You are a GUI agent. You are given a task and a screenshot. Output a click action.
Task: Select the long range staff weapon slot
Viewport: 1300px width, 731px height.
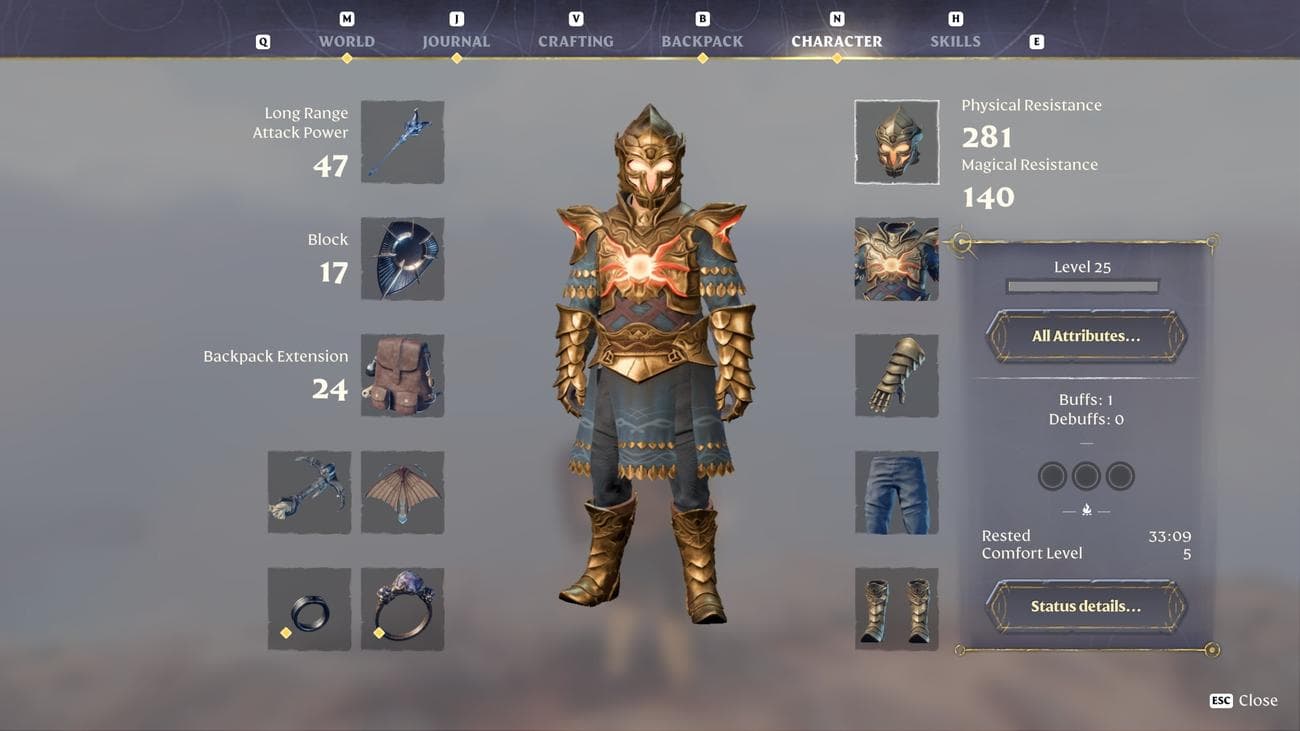click(x=402, y=142)
